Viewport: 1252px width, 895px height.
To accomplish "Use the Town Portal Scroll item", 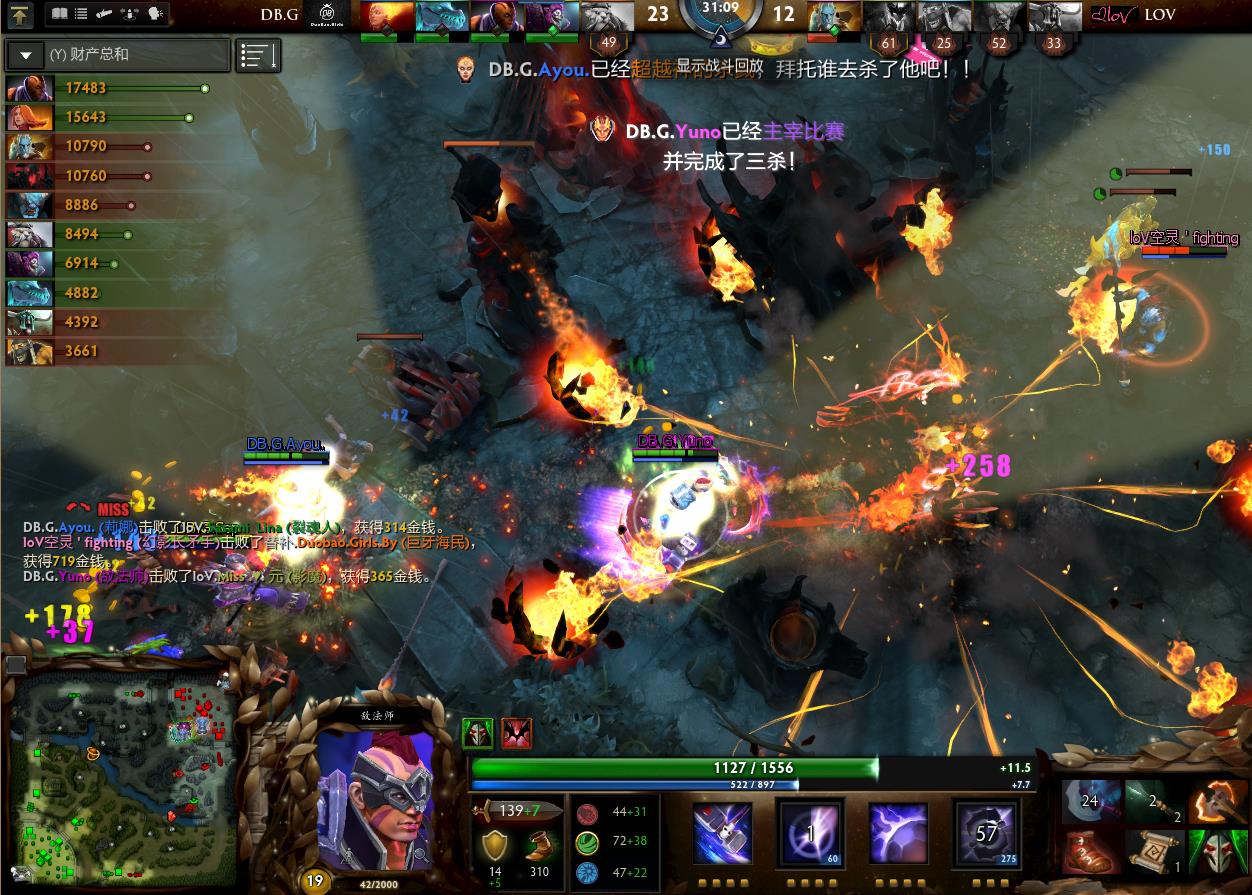I will coord(1154,851).
